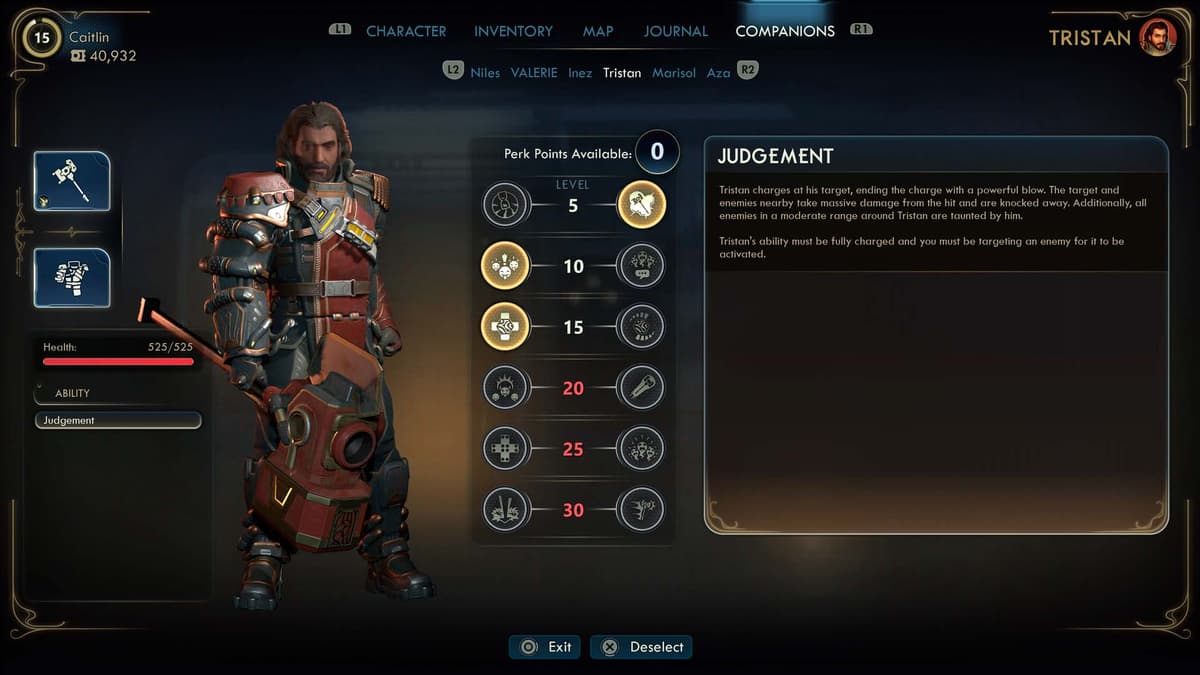
Task: Select the Companions tab
Action: 785,31
